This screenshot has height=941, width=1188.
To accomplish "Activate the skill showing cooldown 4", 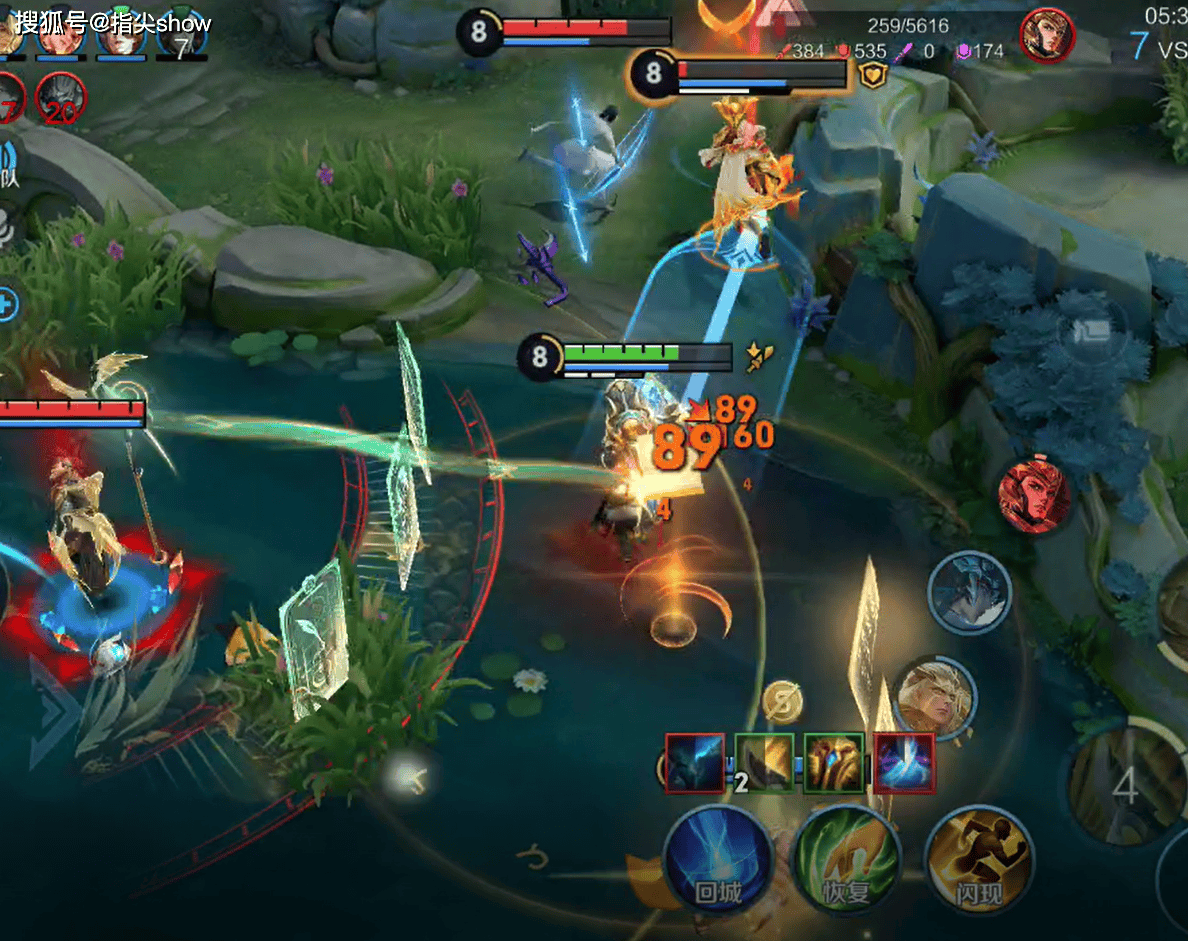I will click(x=1125, y=786).
